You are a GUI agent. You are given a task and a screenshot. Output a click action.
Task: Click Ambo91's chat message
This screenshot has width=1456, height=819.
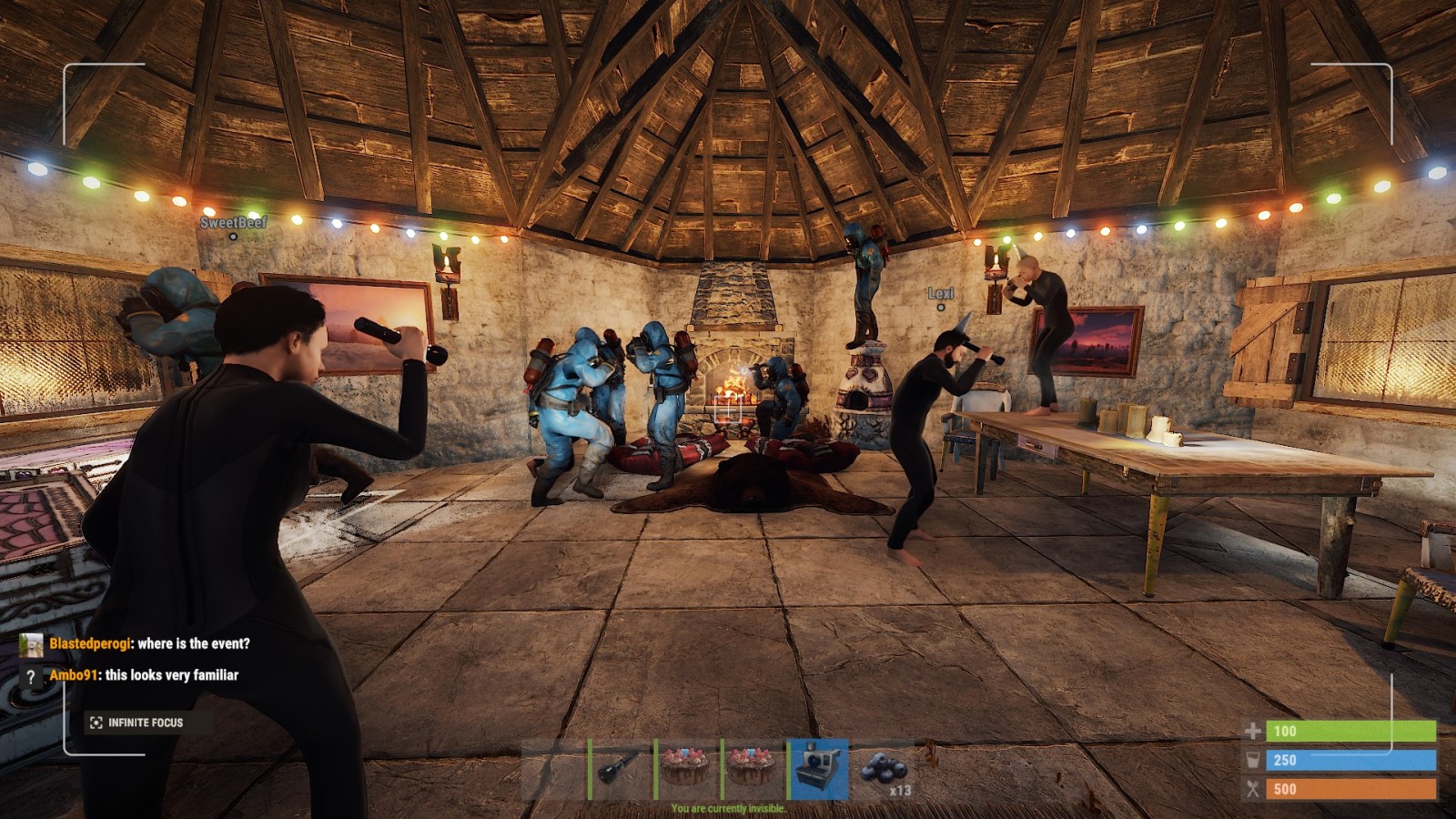click(144, 675)
